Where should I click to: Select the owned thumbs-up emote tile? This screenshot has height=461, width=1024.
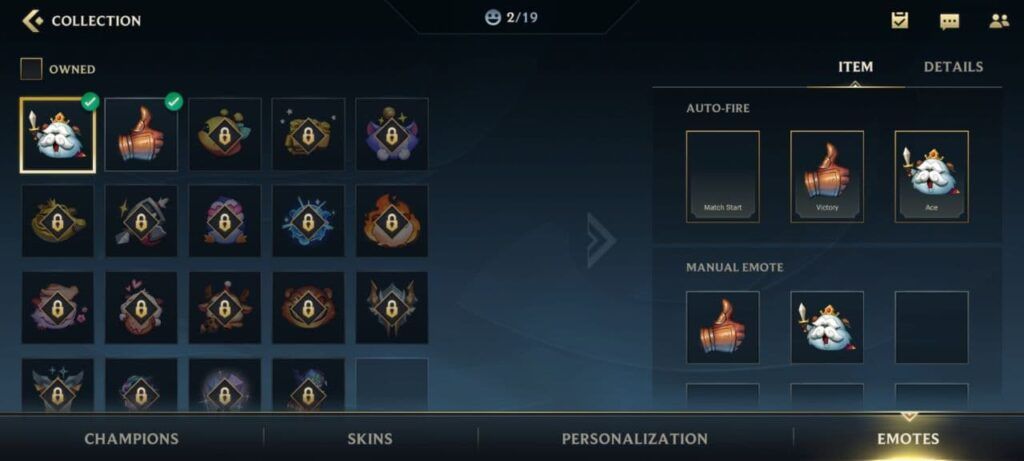141,134
